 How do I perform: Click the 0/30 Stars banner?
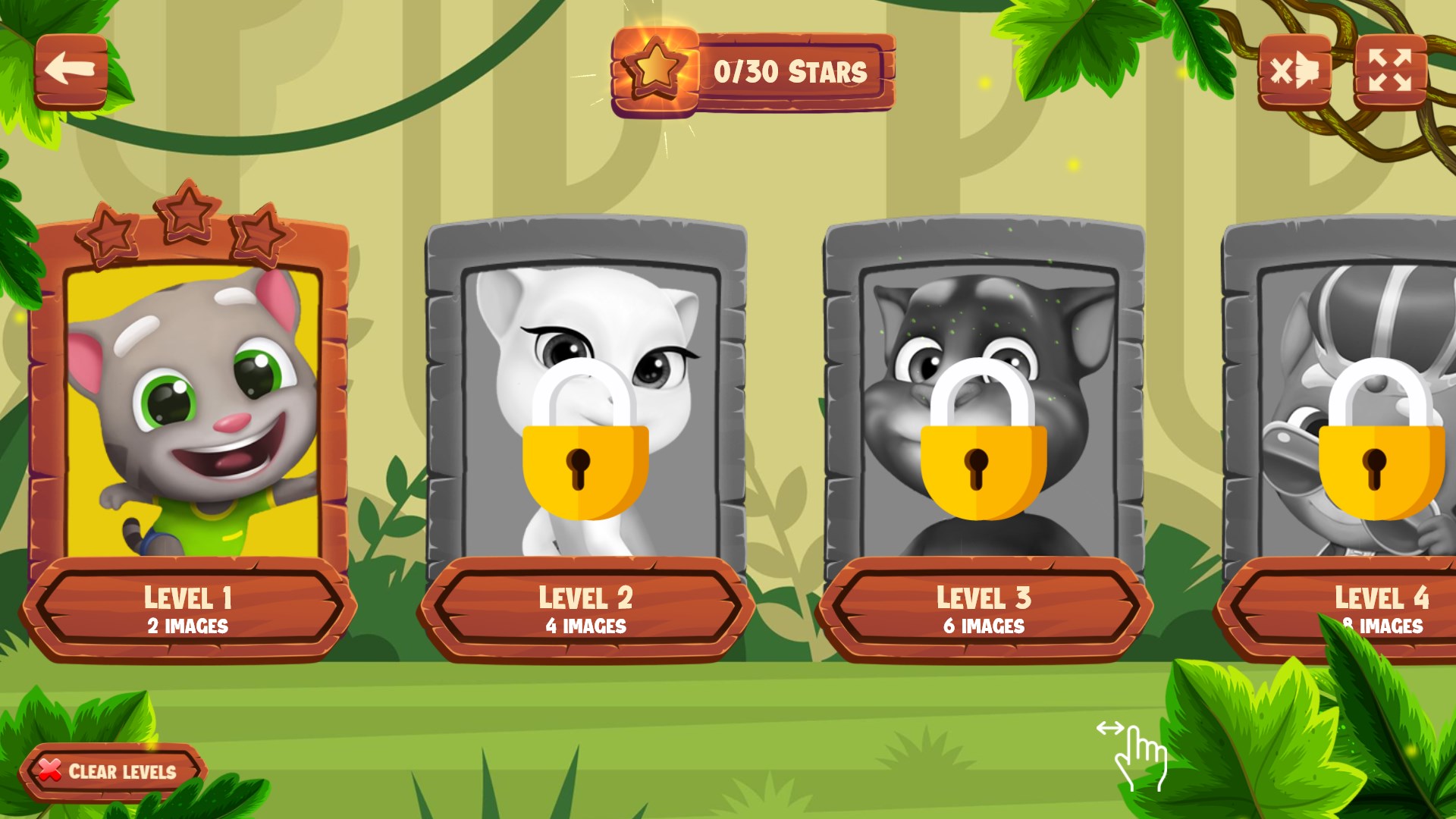(789, 72)
